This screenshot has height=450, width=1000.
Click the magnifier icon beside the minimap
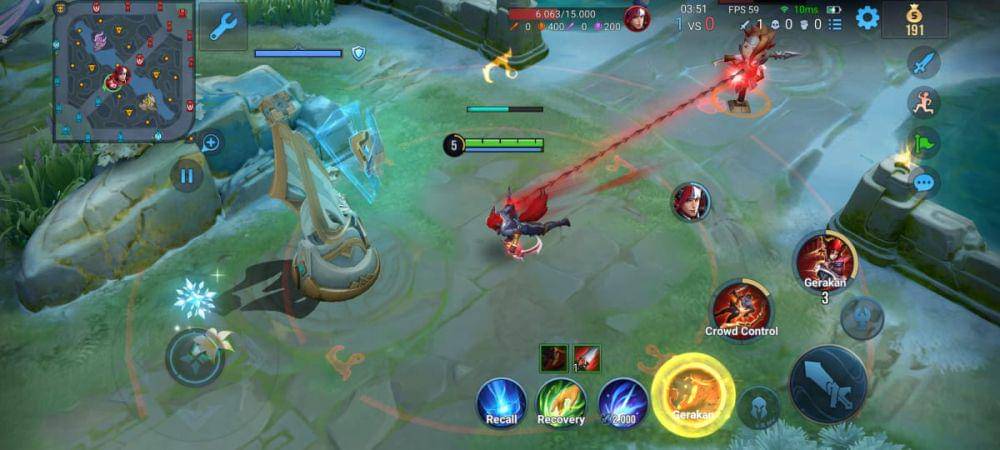pyautogui.click(x=210, y=142)
